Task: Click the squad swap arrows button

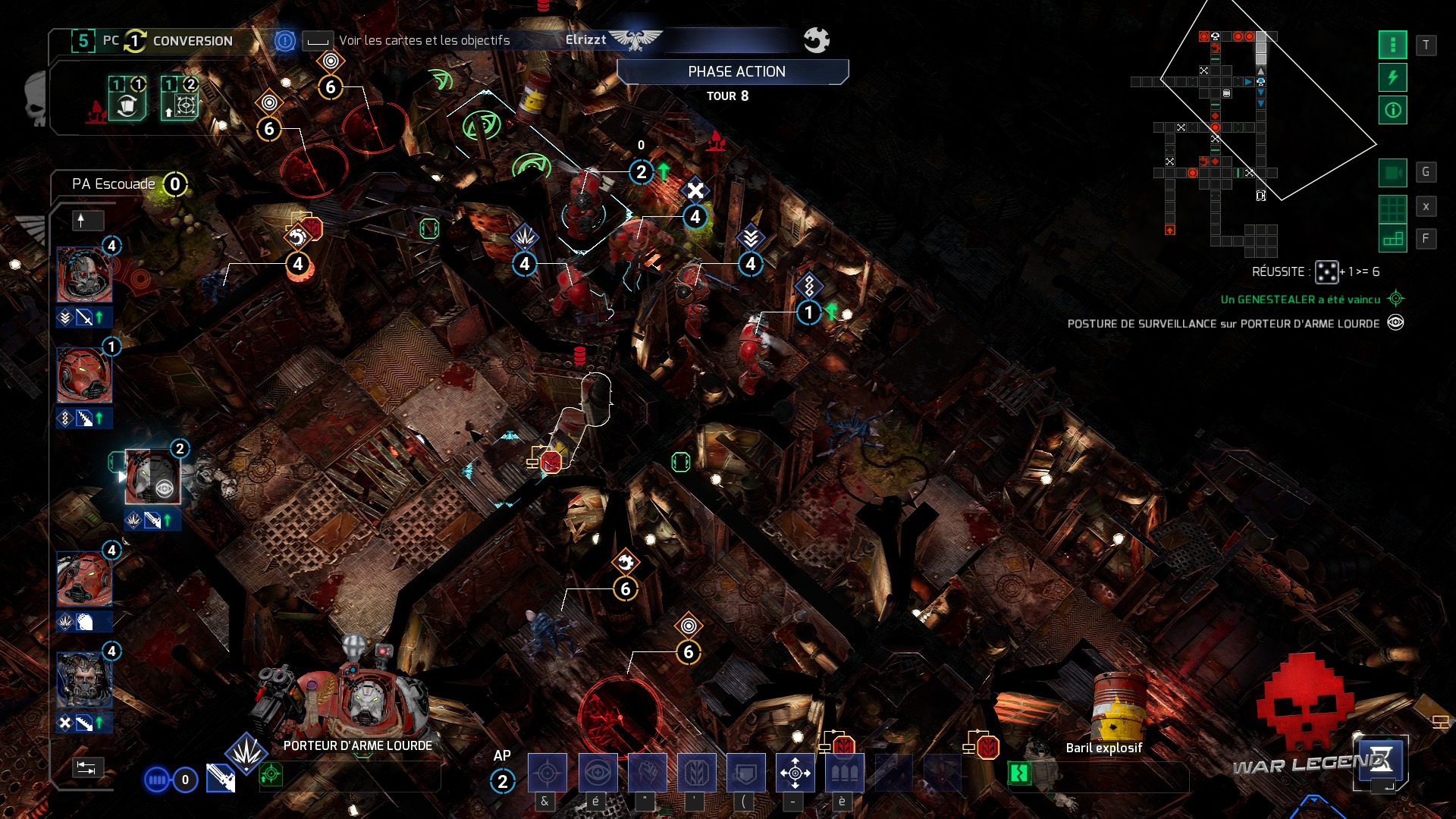Action: 86,768
